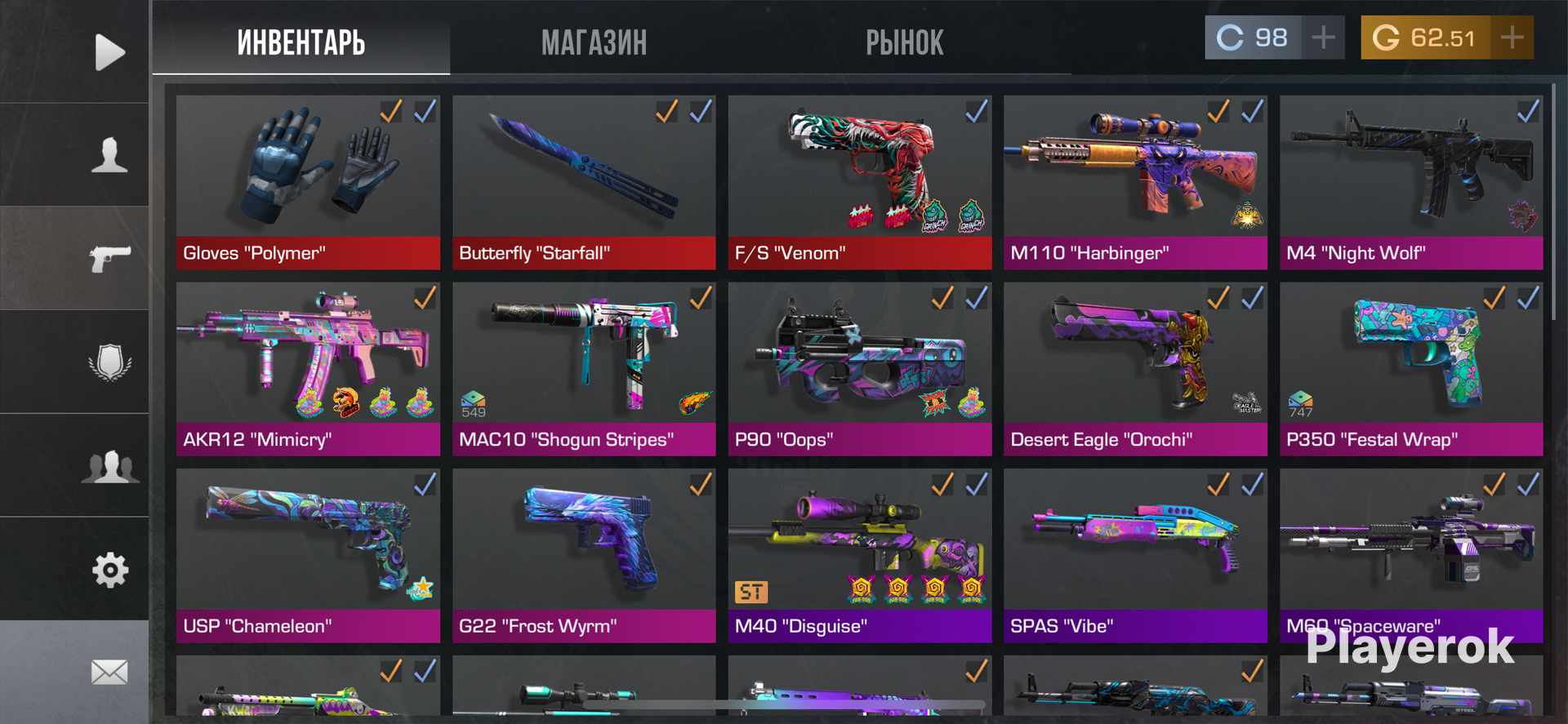Select the Инвентарь tab
Viewport: 1568px width, 724px height.
(x=301, y=42)
